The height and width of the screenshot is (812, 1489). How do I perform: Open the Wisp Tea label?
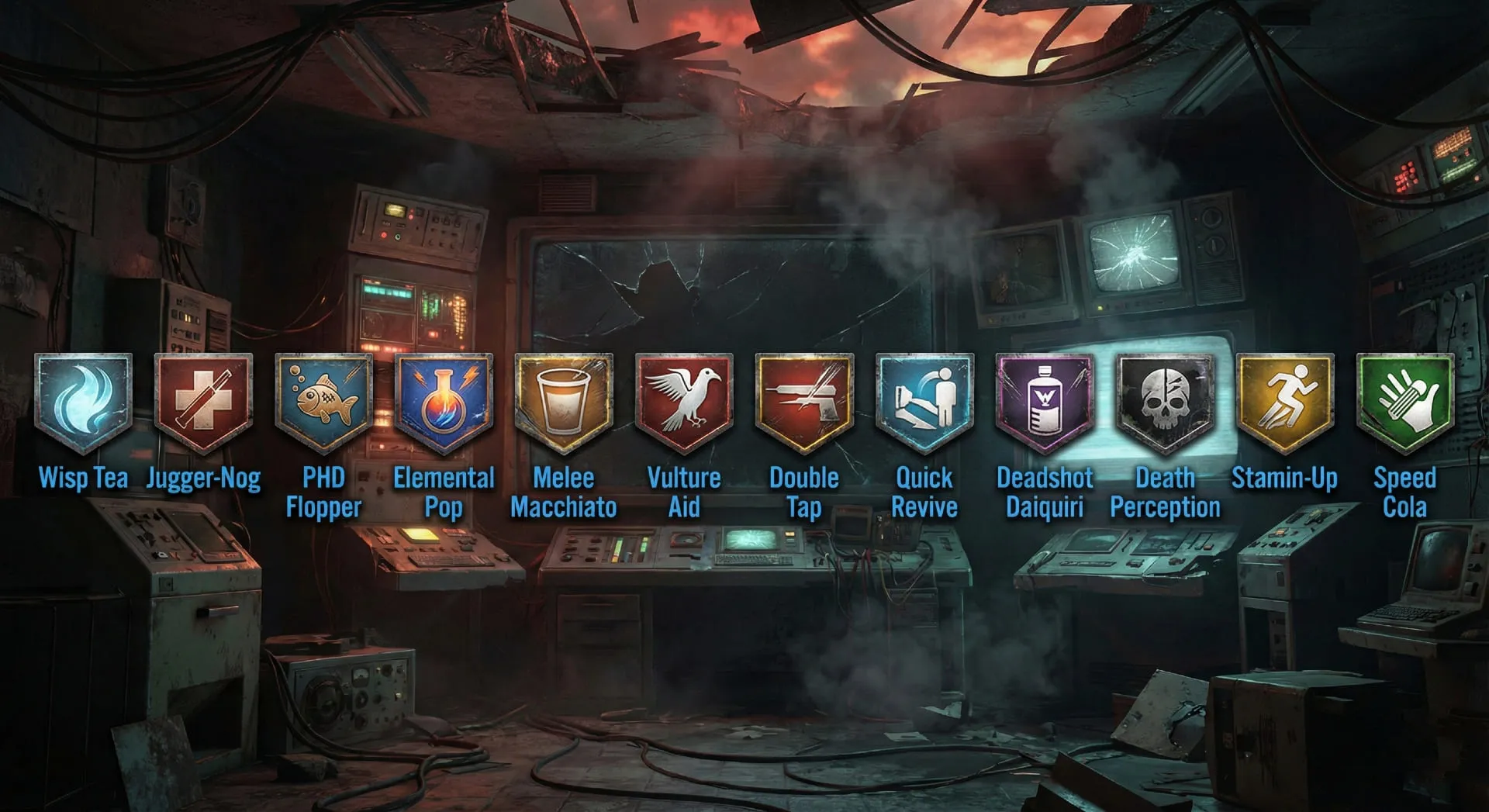pos(85,479)
